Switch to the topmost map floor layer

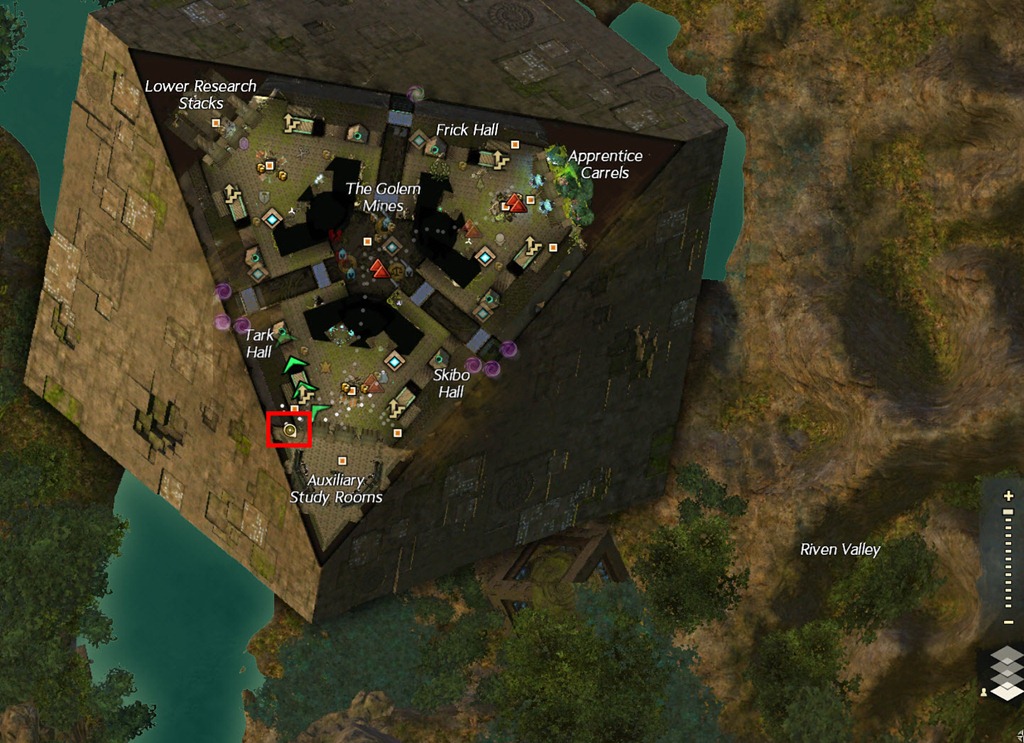click(1009, 655)
